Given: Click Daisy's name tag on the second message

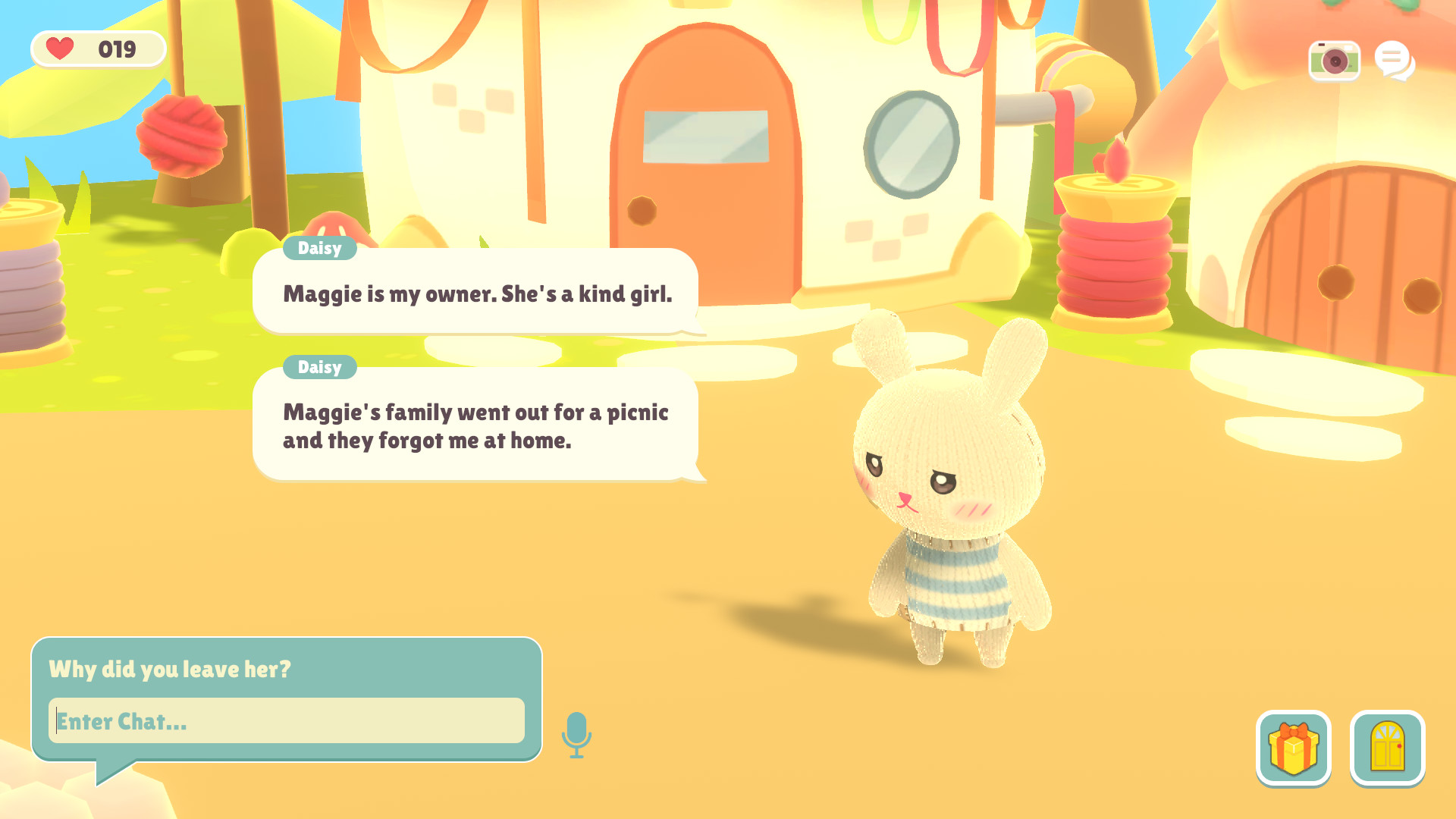Looking at the screenshot, I should click(x=319, y=367).
